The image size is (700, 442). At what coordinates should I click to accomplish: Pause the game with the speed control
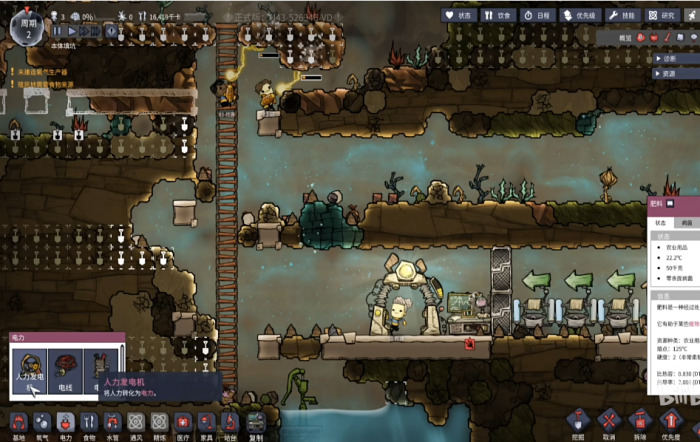[58, 32]
